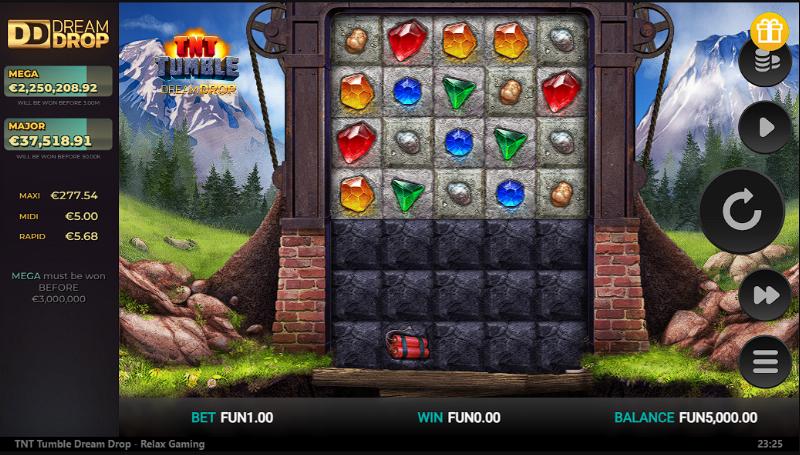Spin the reels with the circular arrow button
This screenshot has width=800, height=455.
tap(741, 210)
